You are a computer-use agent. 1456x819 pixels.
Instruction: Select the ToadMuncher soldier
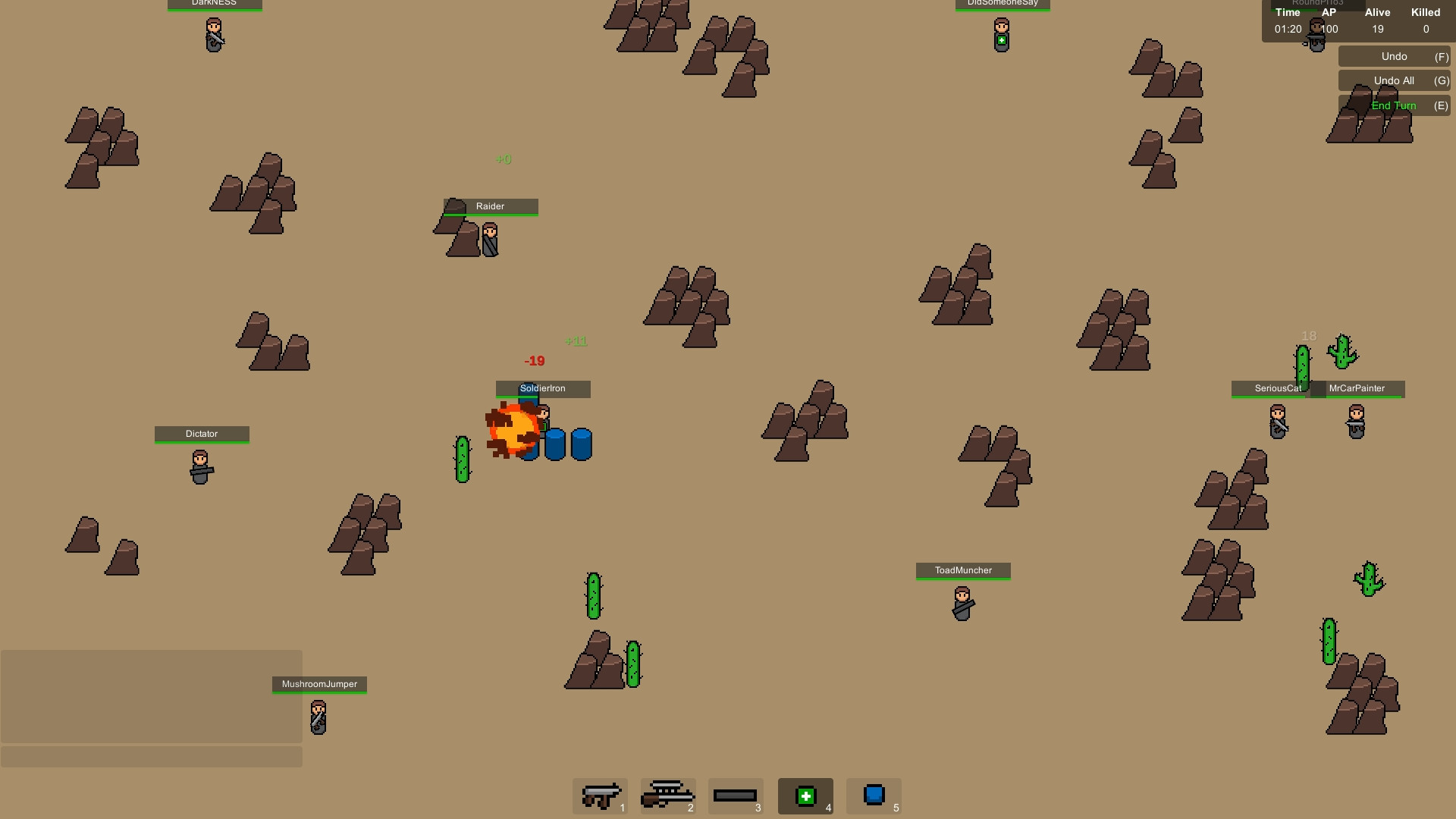962,604
